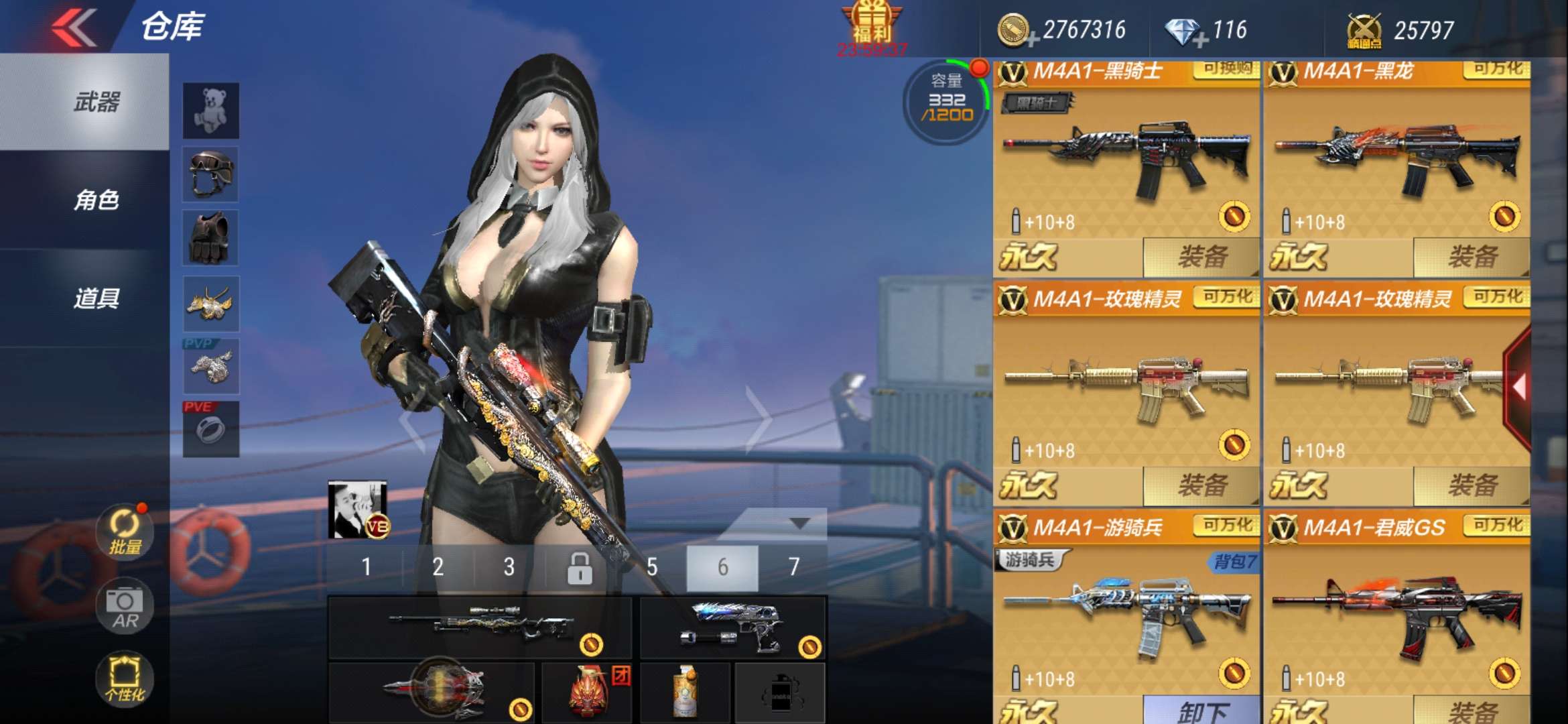The height and width of the screenshot is (724, 1568).
Task: Select the teddy bear accessory slot
Action: (211, 111)
